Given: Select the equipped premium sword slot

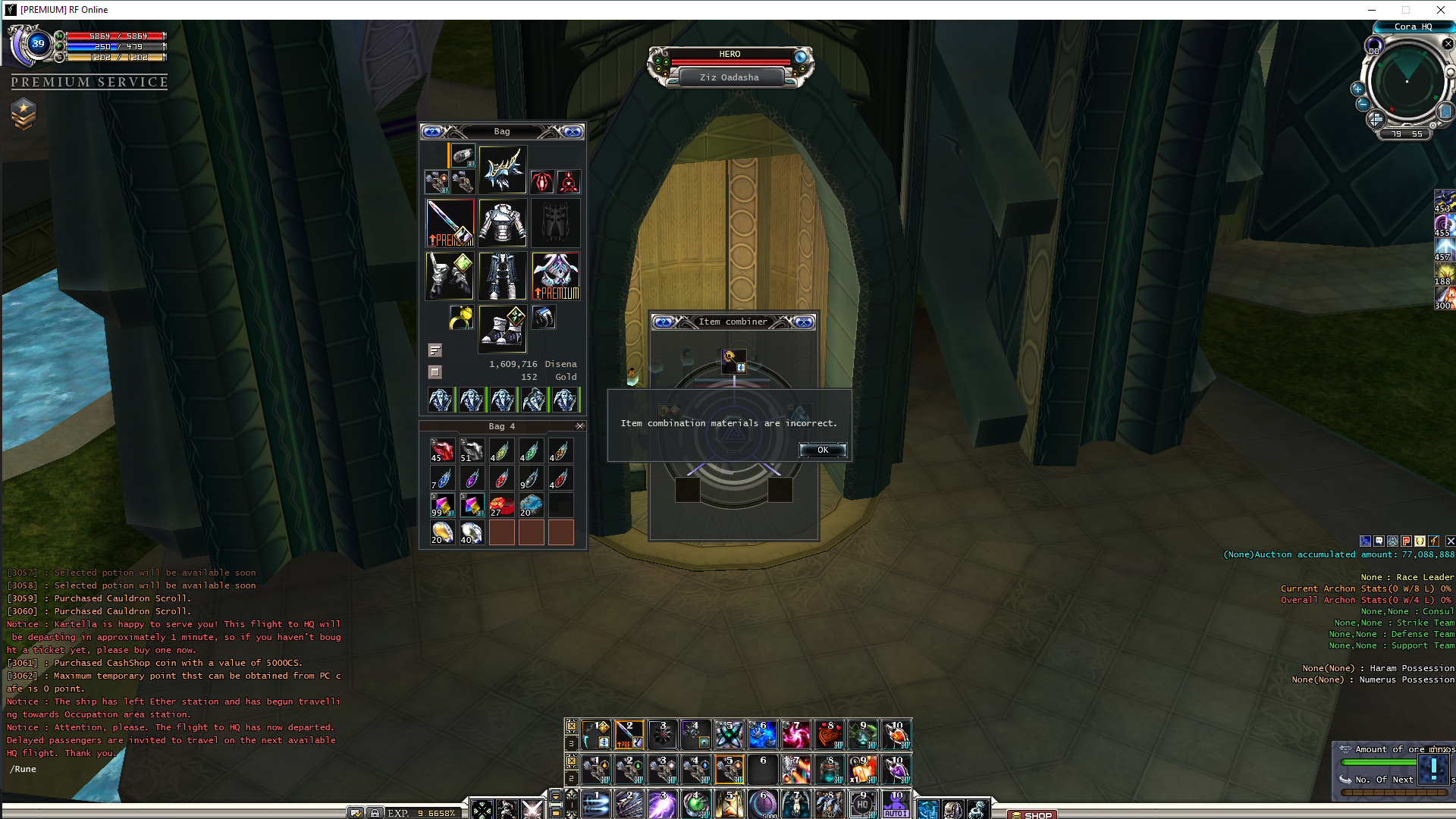Looking at the screenshot, I should [x=450, y=223].
